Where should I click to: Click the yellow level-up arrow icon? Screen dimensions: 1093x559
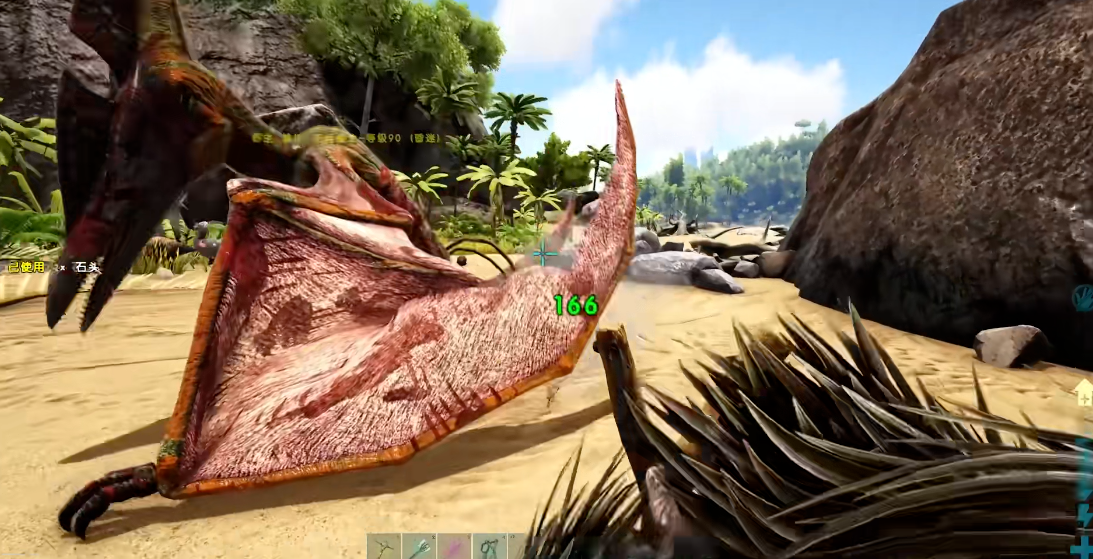pos(1084,393)
